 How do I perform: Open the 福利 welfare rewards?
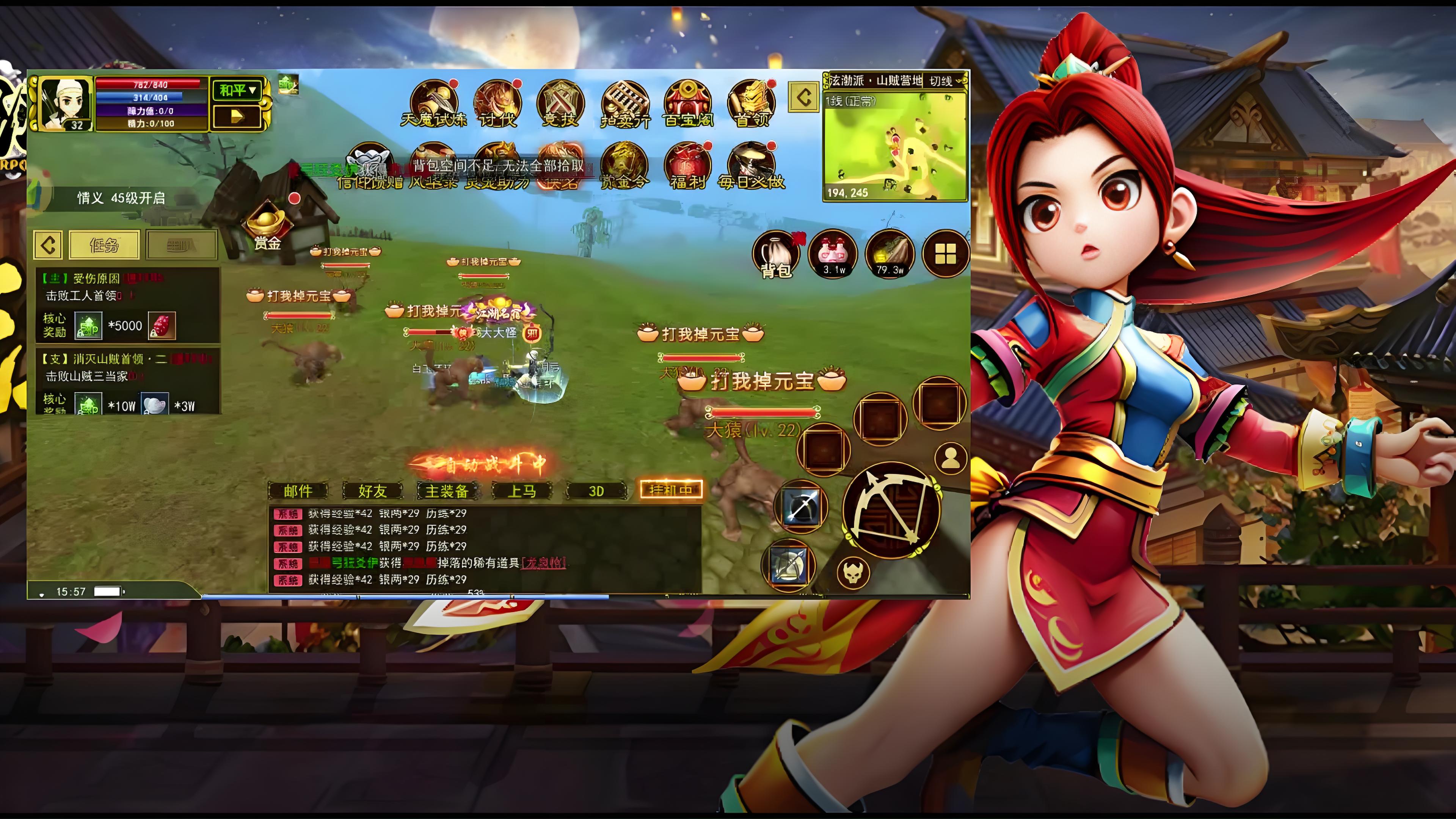click(x=687, y=166)
